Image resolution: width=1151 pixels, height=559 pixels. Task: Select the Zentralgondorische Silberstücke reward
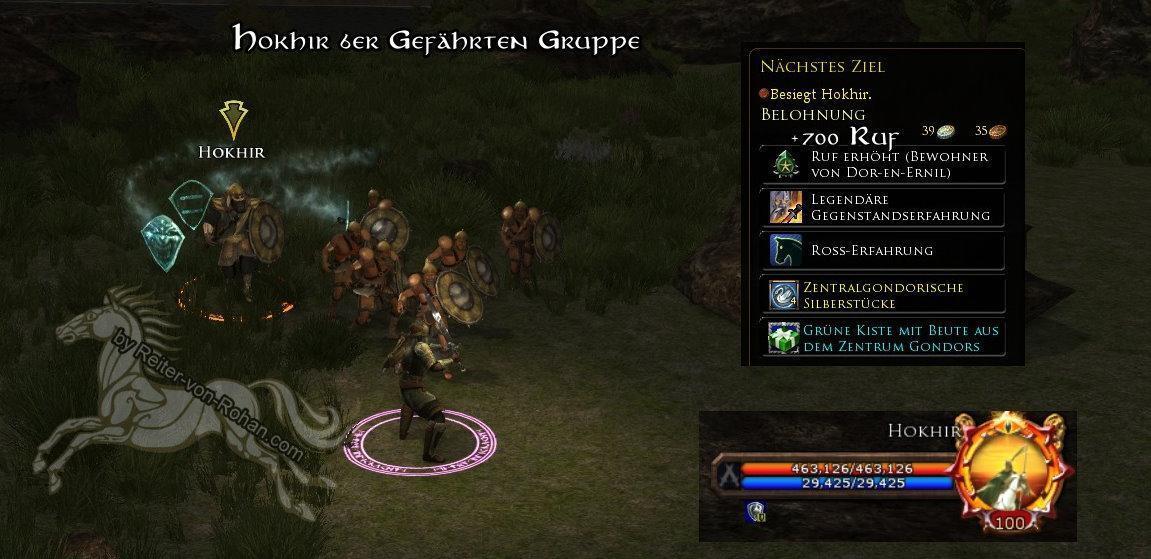[883, 295]
